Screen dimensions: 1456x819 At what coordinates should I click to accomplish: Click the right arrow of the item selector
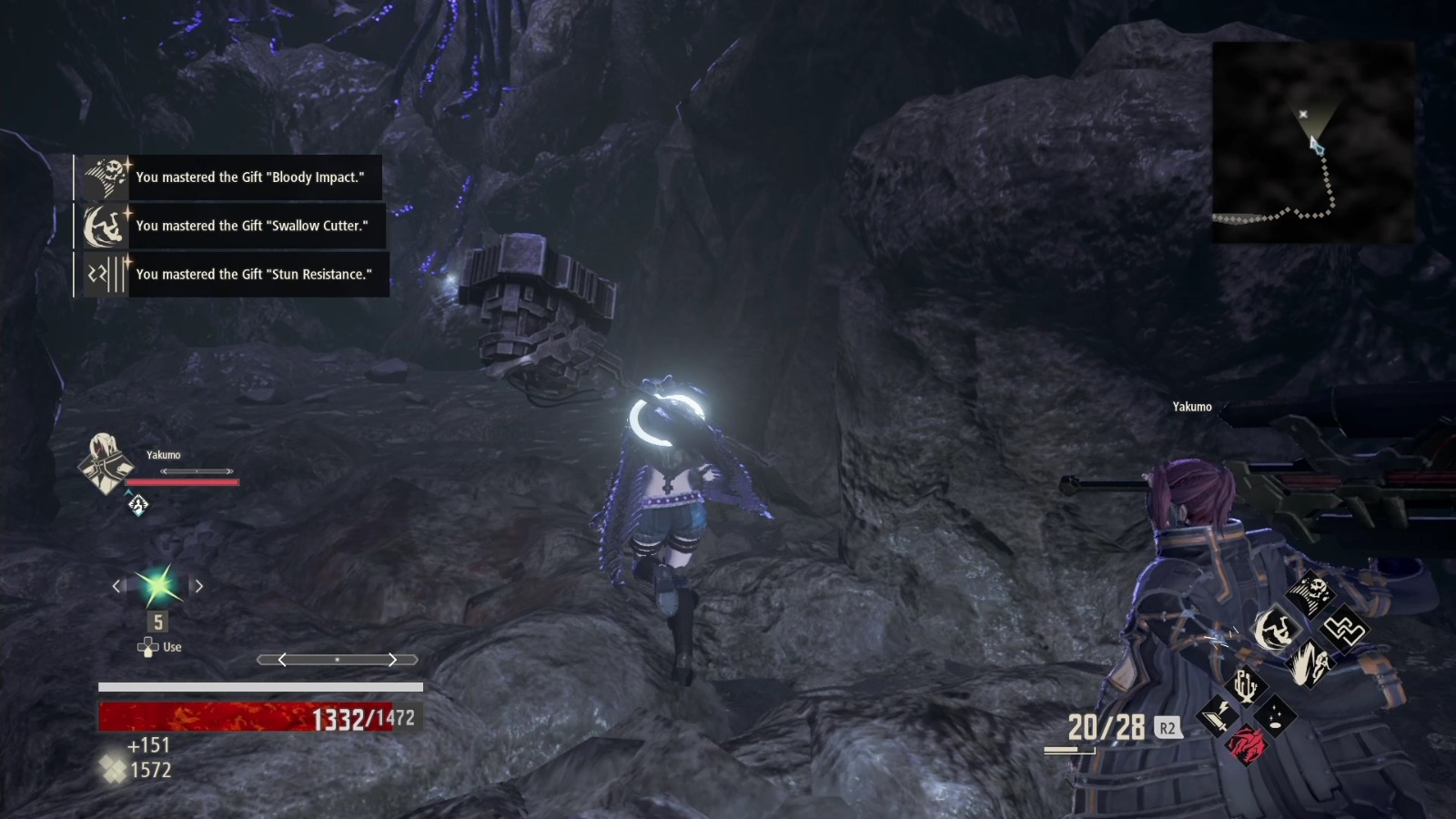pyautogui.click(x=199, y=585)
